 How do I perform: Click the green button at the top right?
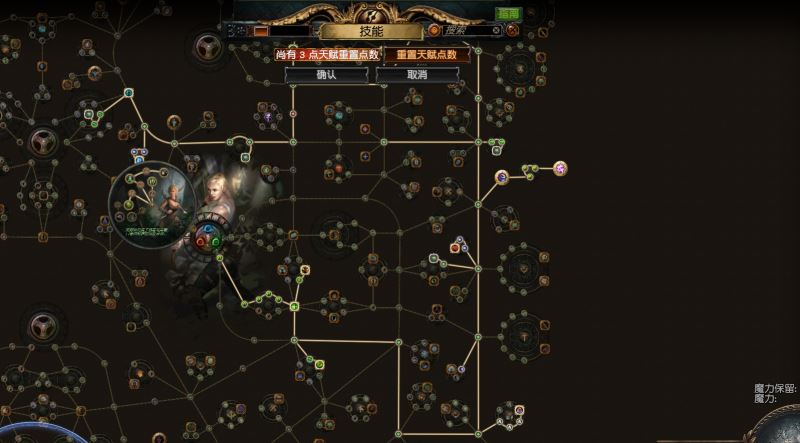click(508, 14)
